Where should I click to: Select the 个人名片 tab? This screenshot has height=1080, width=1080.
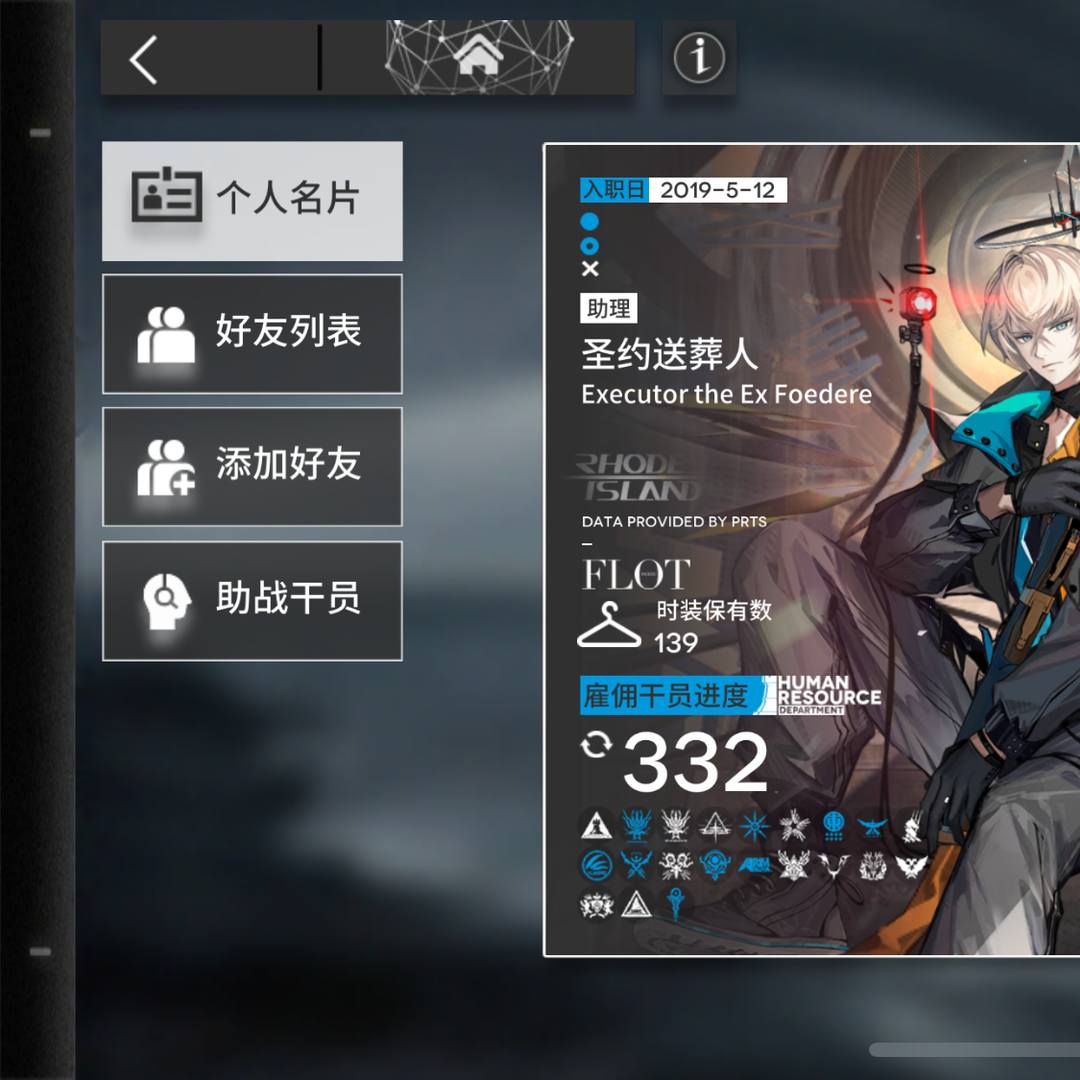pyautogui.click(x=252, y=201)
